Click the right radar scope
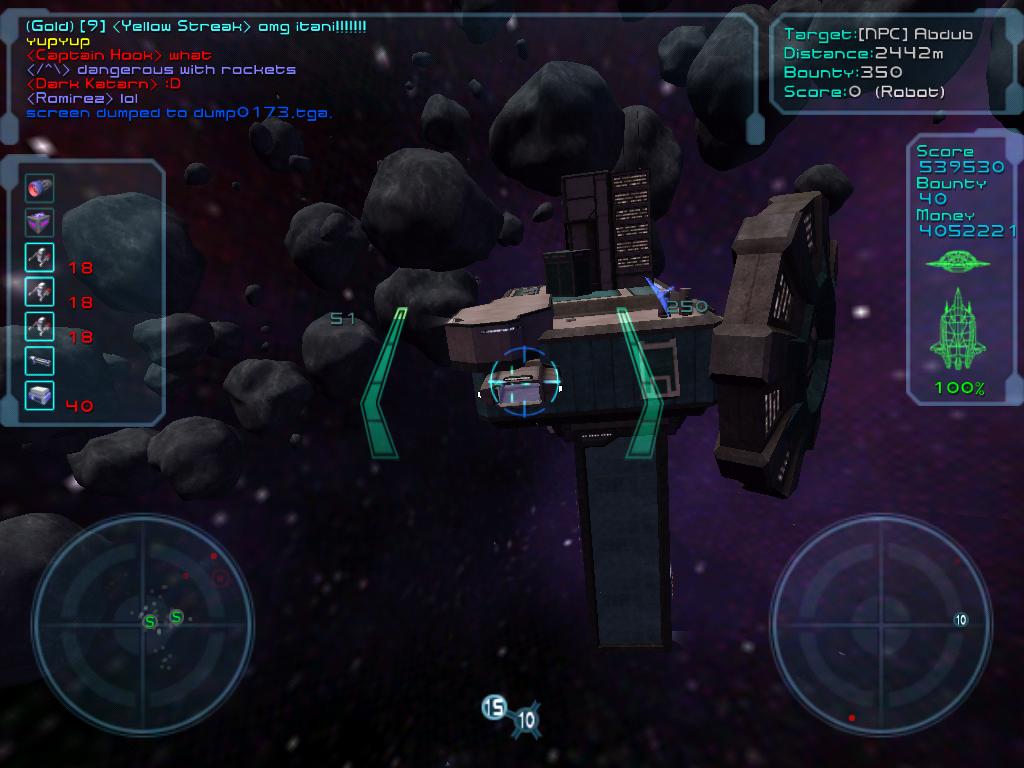Screen dimensions: 1024x768 pyautogui.click(x=880, y=612)
